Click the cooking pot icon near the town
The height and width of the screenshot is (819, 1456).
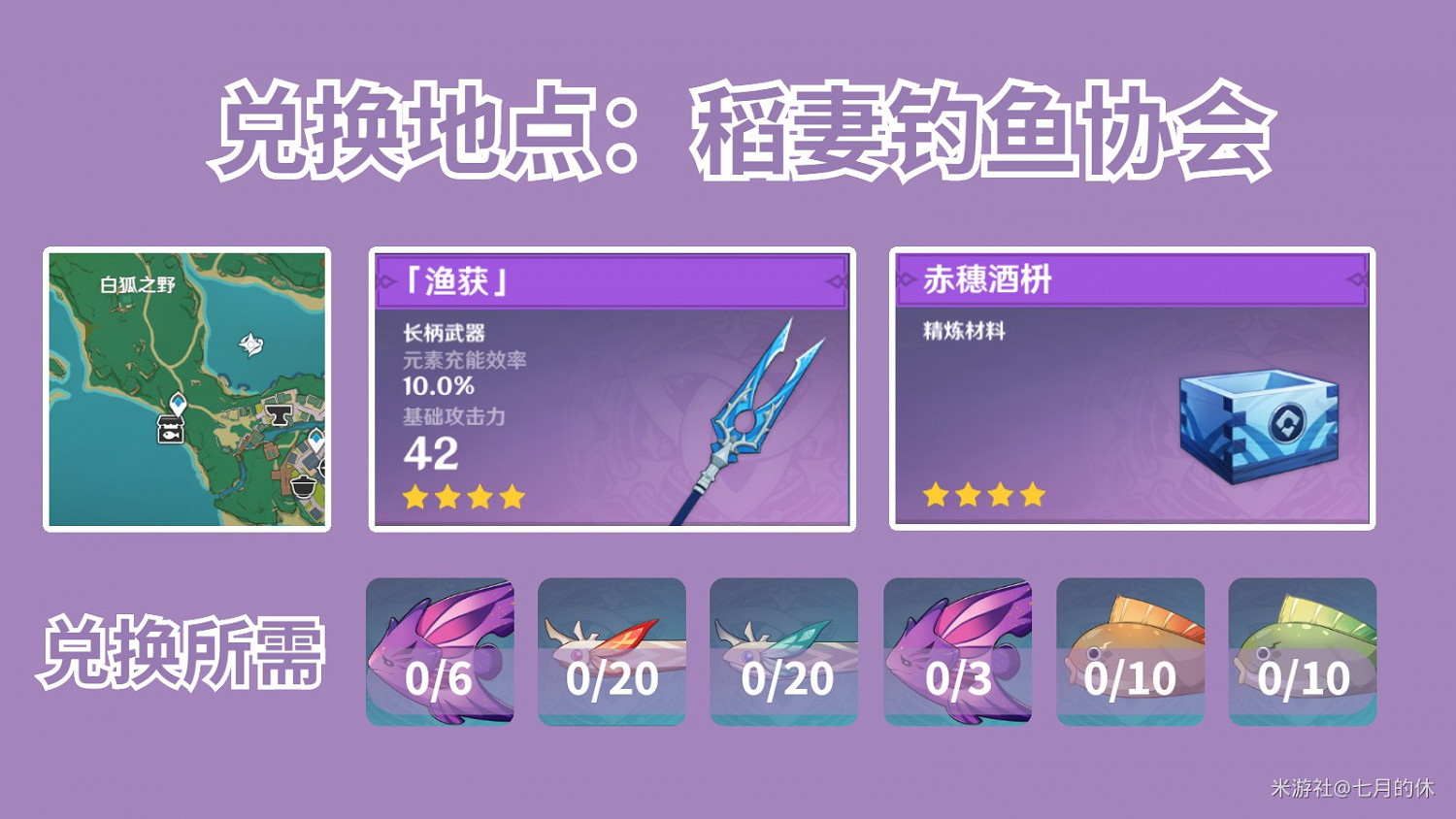[x=302, y=485]
